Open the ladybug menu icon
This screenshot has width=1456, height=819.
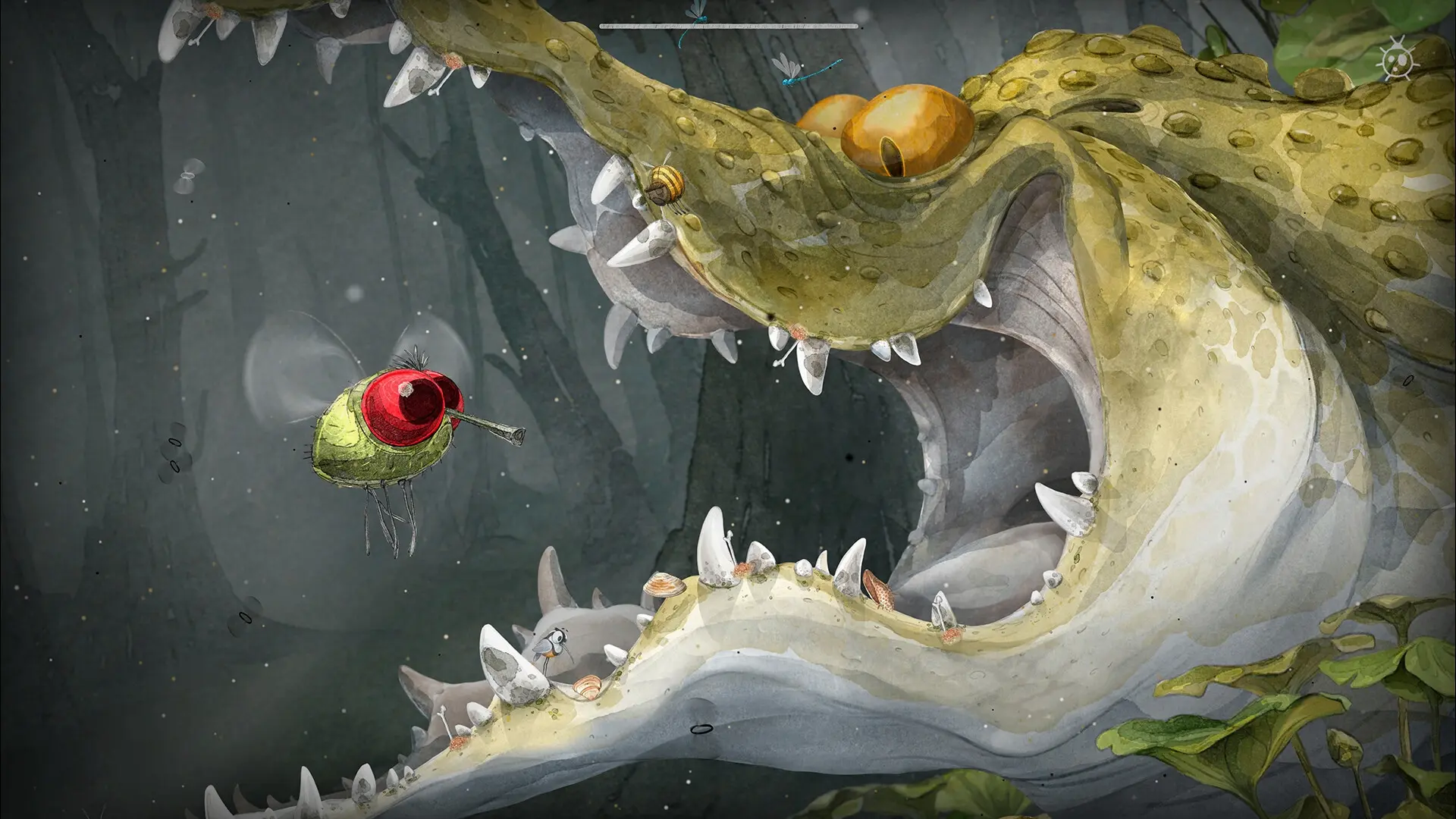(x=1398, y=61)
